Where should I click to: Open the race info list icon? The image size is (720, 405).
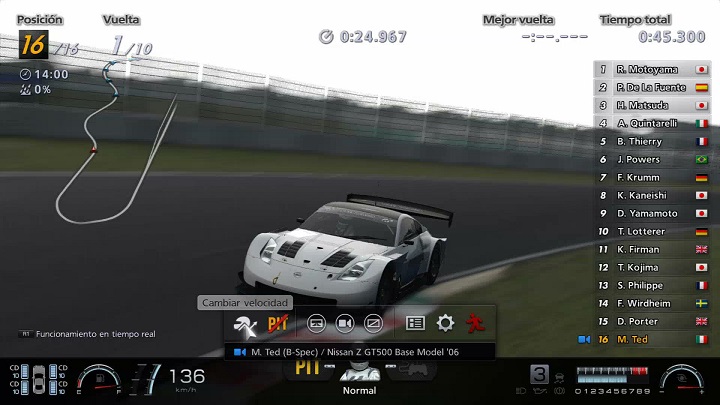click(415, 323)
